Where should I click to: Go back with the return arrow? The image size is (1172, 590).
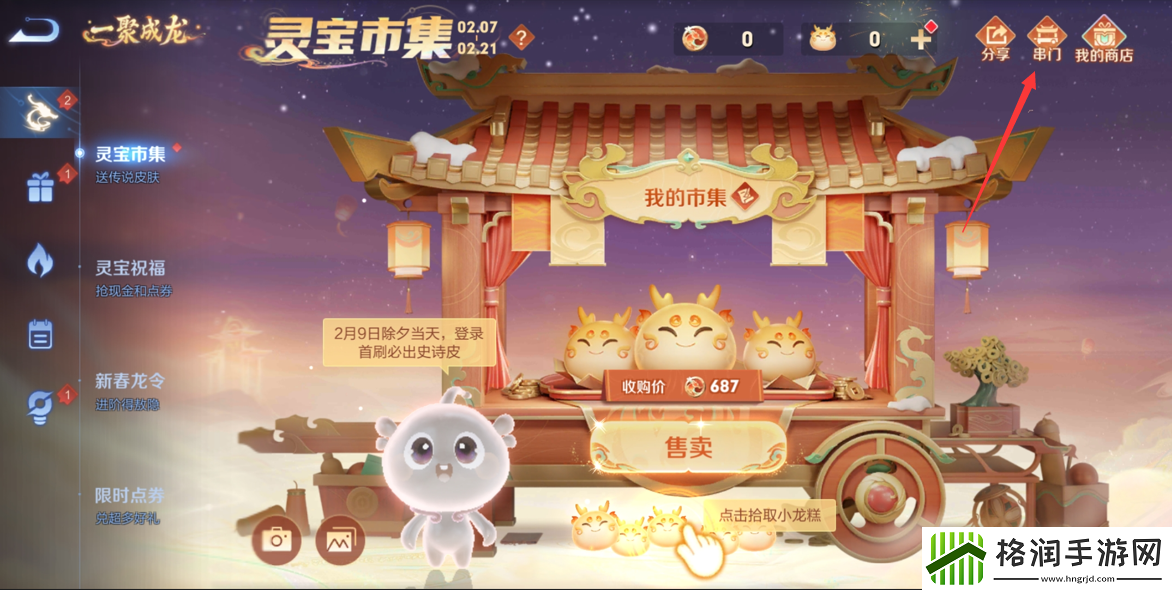33,31
